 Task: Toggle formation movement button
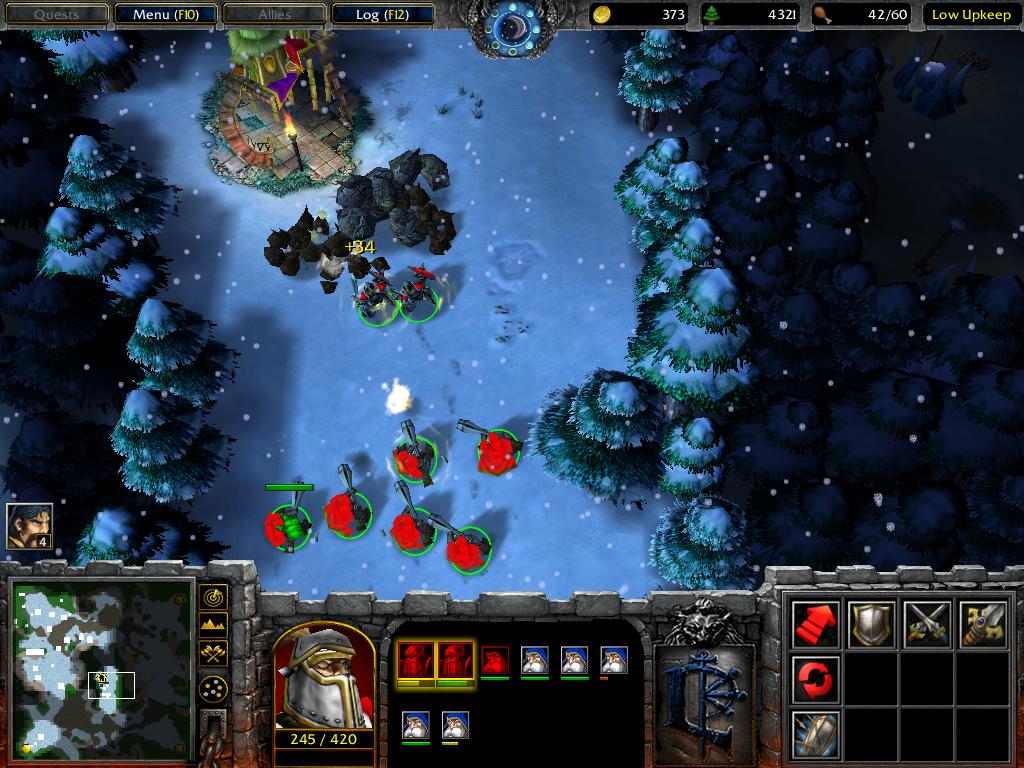click(x=213, y=688)
